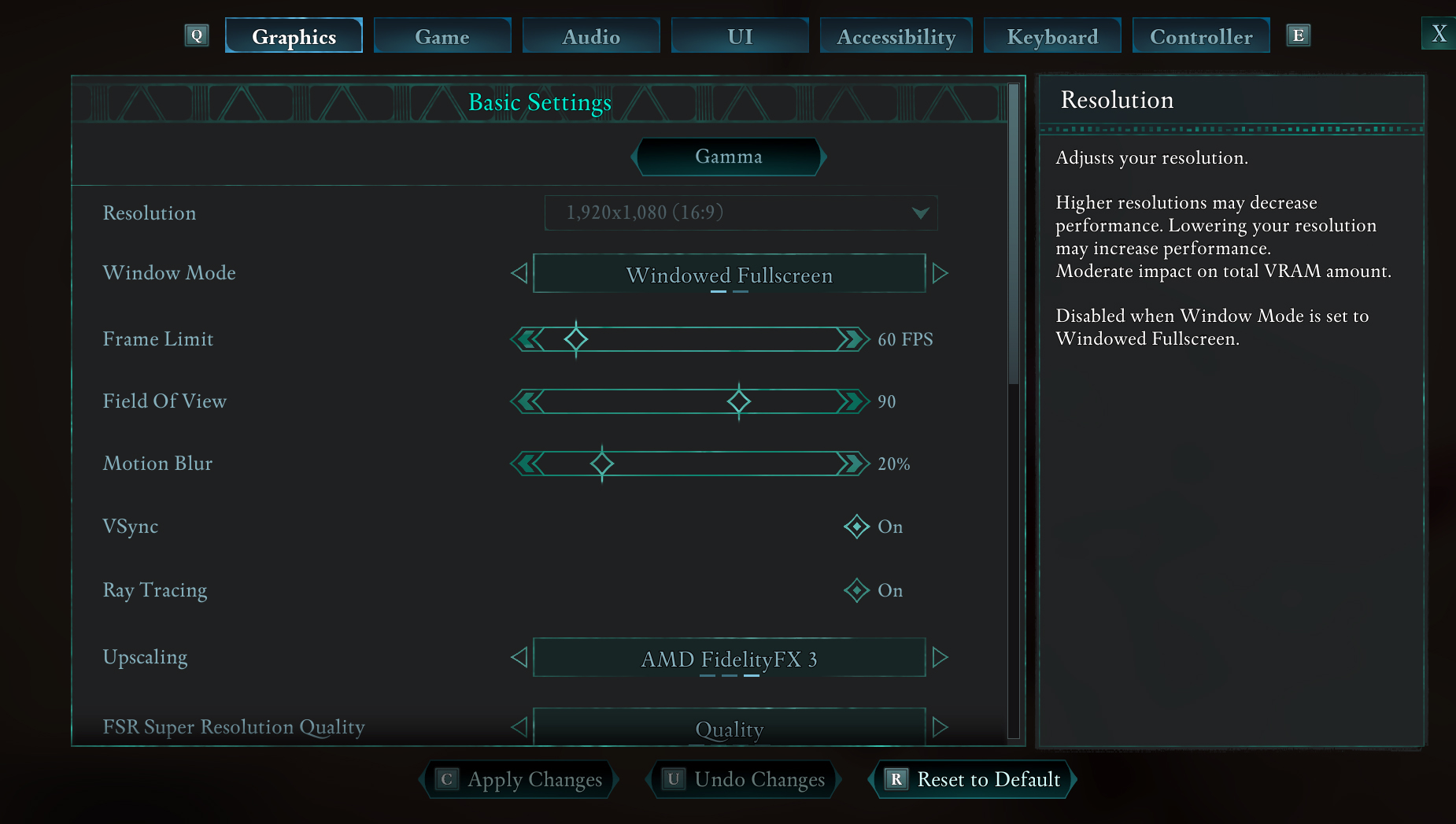Increase Motion Blur with the right arrows
This screenshot has height=824, width=1456.
(x=852, y=464)
